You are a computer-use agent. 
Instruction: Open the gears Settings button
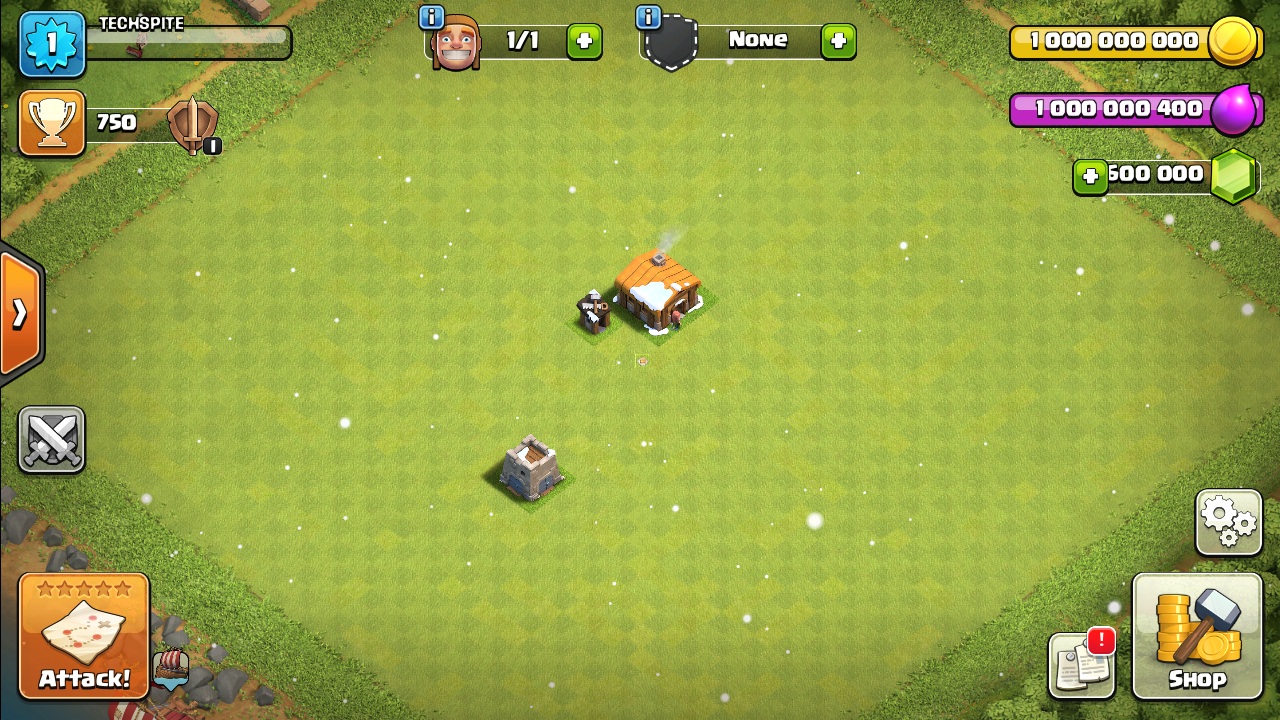tap(1228, 522)
